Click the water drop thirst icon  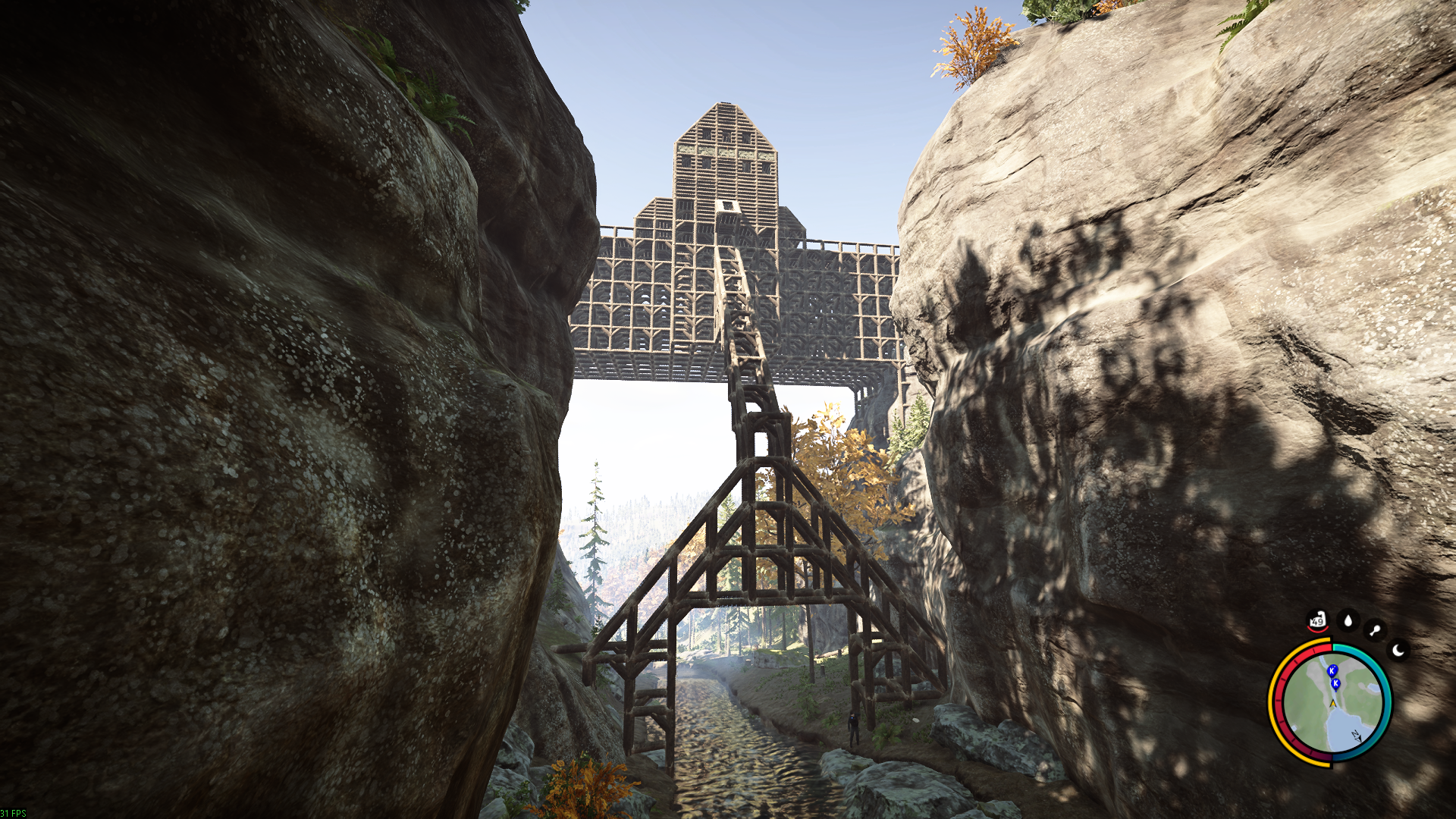[1348, 621]
